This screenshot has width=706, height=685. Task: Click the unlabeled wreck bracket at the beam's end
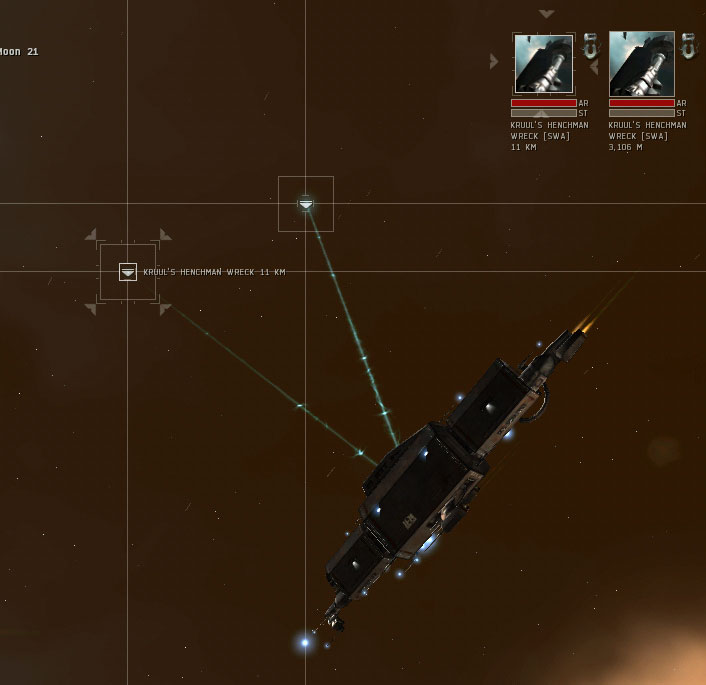[306, 204]
